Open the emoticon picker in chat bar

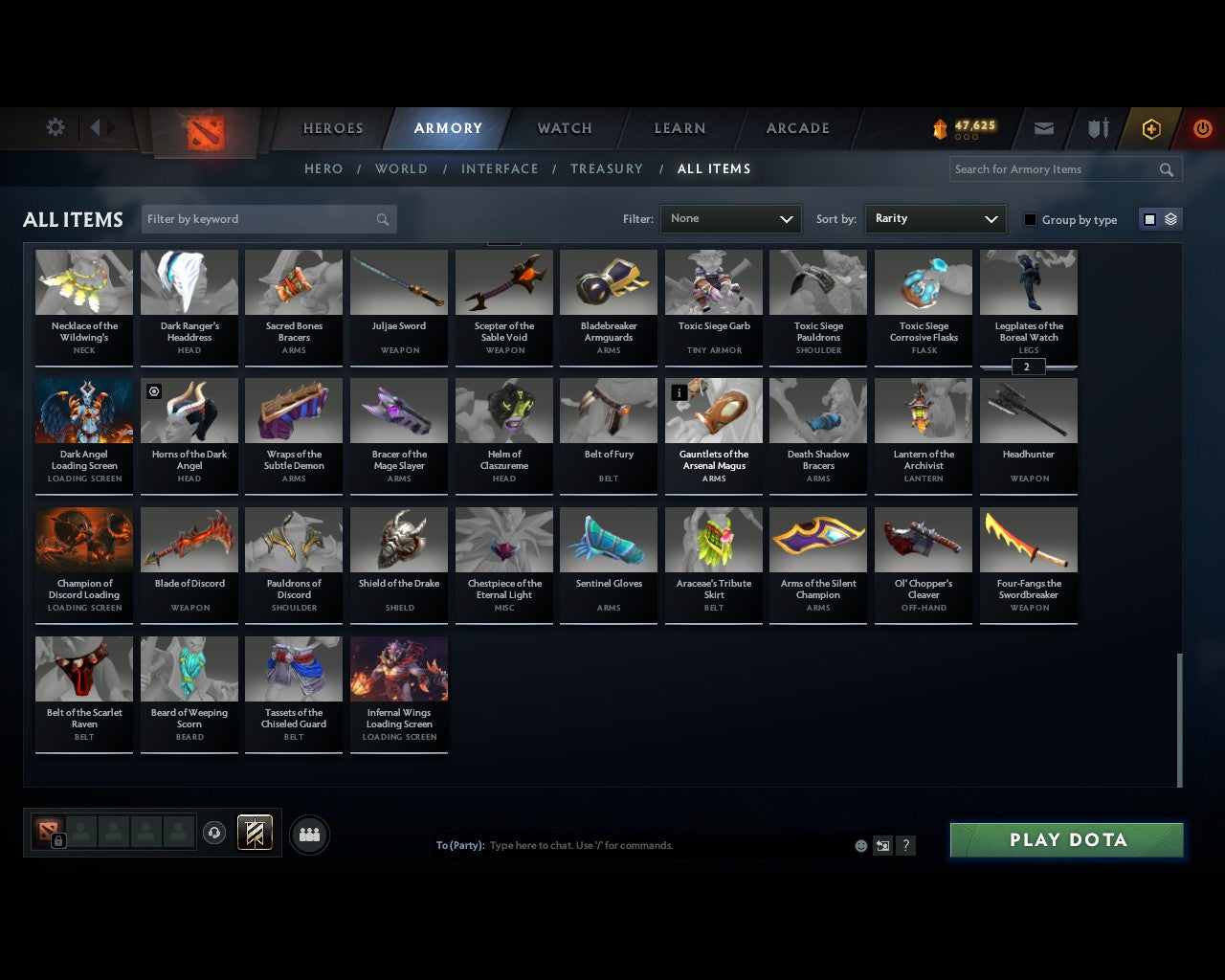(x=860, y=845)
